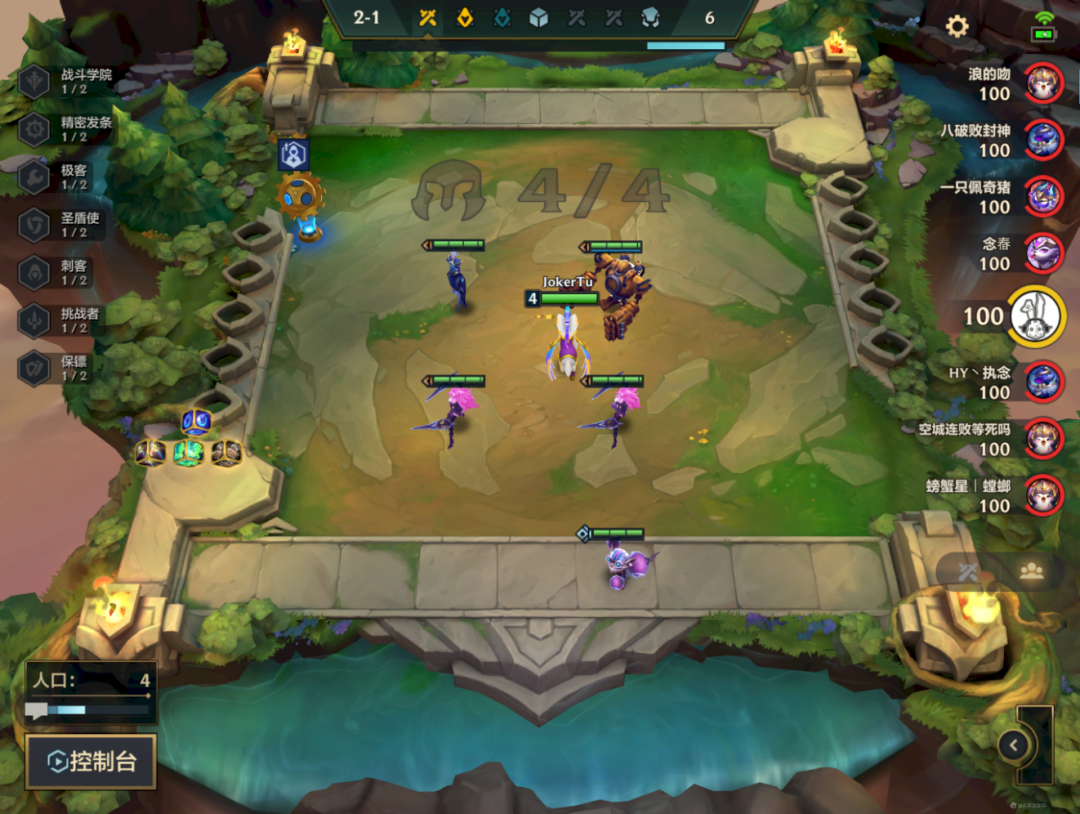Switch to the three-players view toggle
The height and width of the screenshot is (814, 1080).
tap(1031, 571)
